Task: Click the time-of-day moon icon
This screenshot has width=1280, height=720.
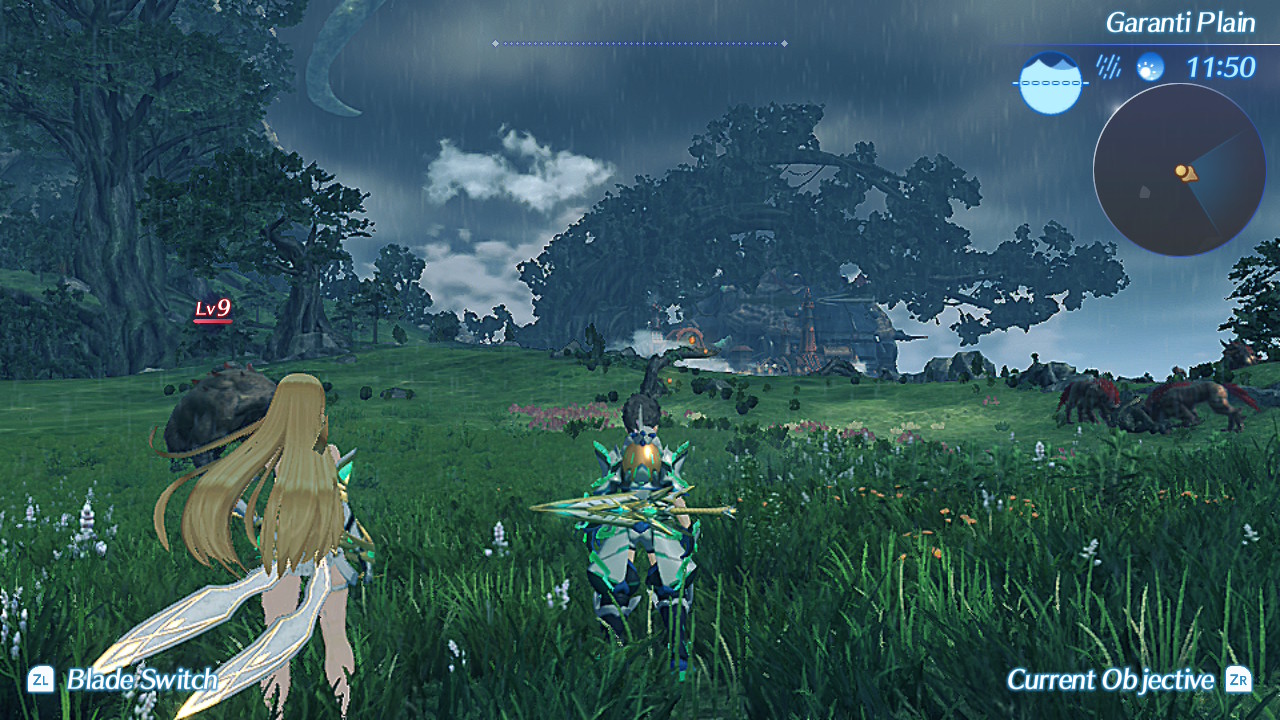Action: [x=1151, y=67]
